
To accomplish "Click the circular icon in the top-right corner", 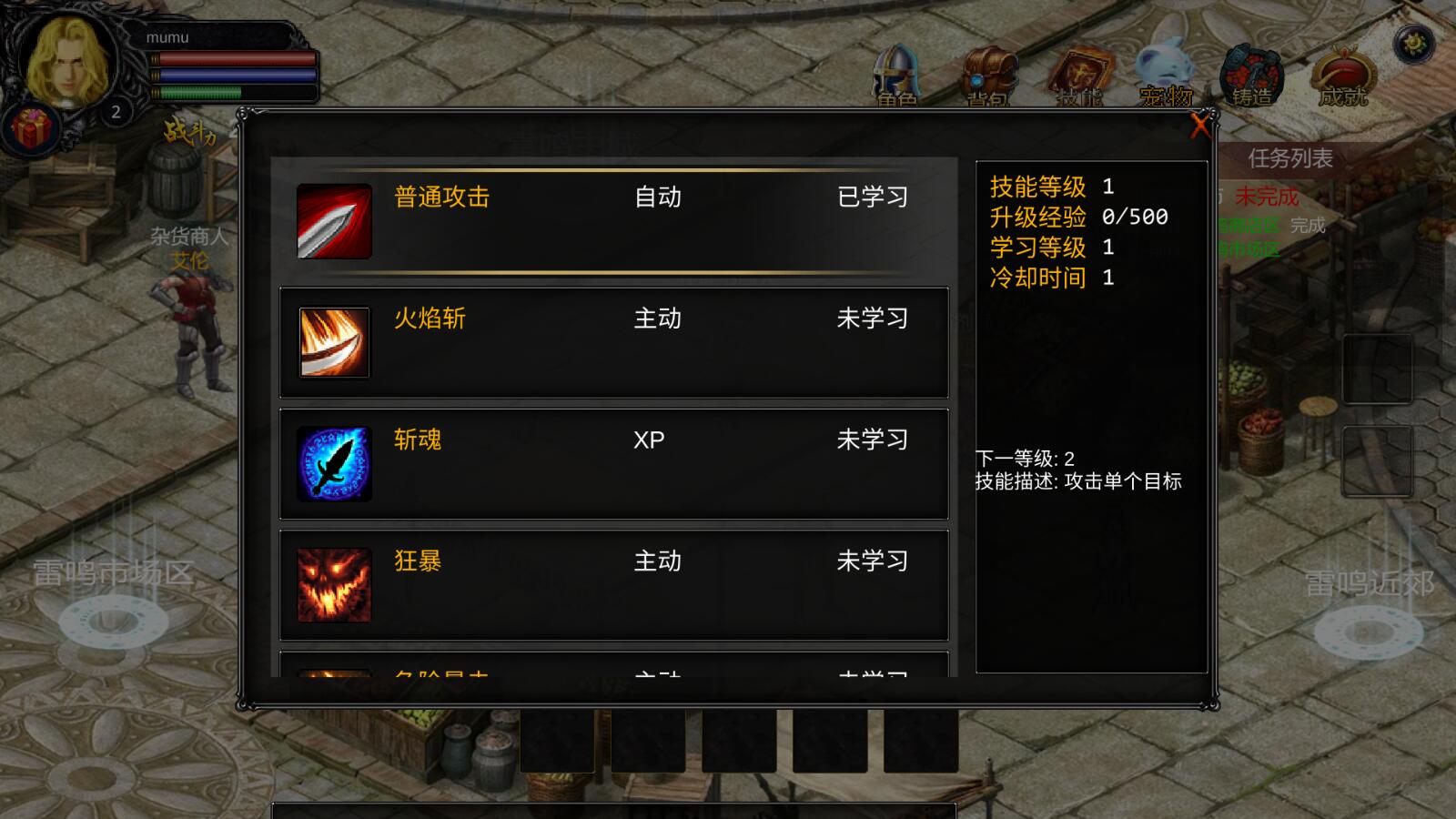I will (1414, 42).
